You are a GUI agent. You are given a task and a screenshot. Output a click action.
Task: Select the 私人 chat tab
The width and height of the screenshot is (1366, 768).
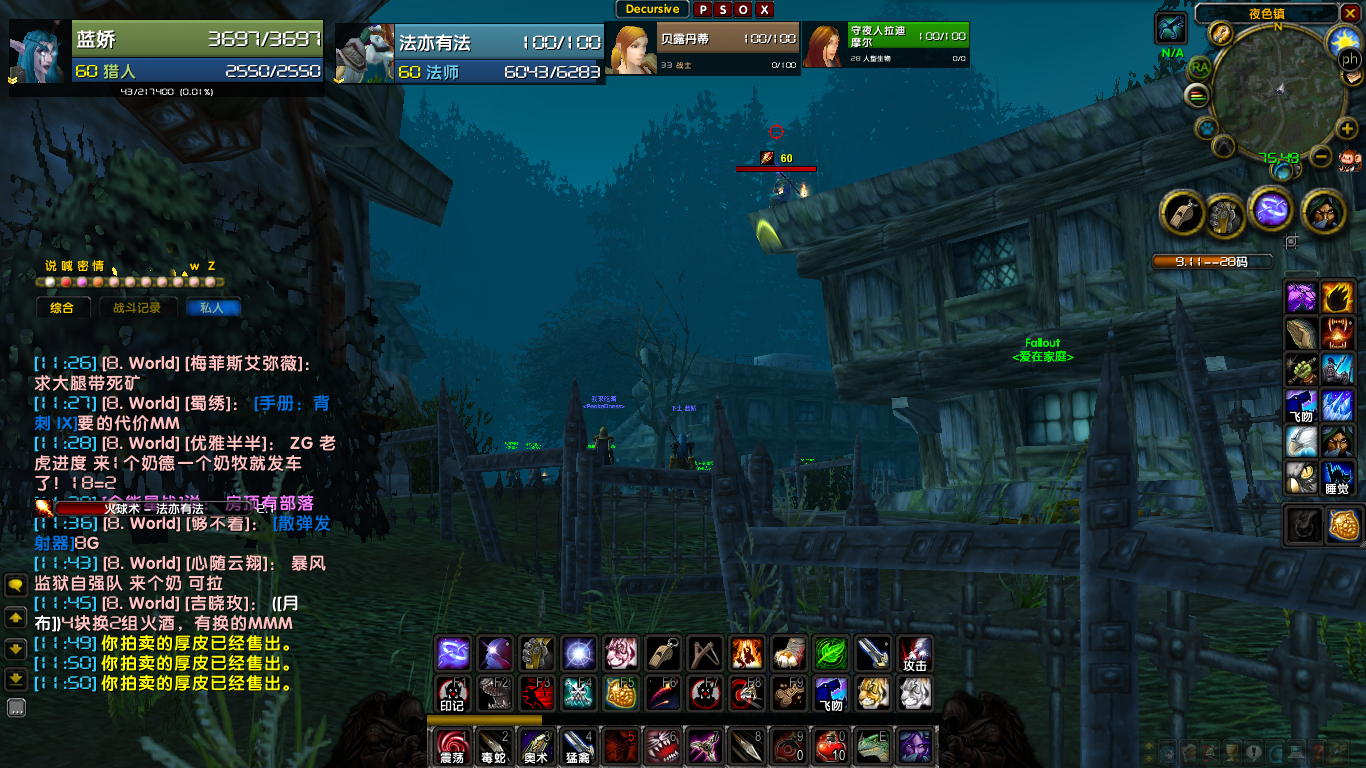[213, 308]
